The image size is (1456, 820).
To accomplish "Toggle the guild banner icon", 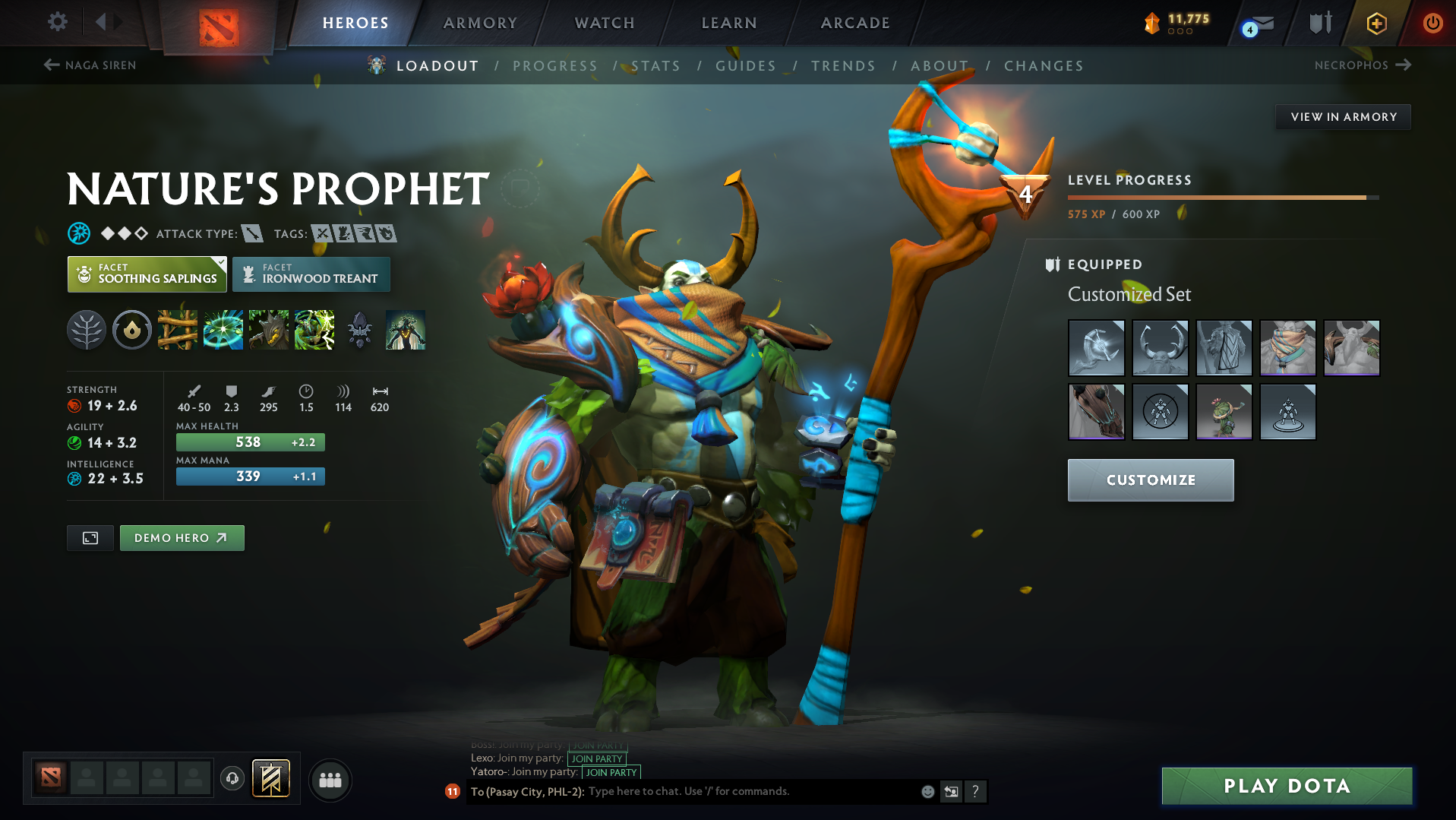I will (x=272, y=778).
